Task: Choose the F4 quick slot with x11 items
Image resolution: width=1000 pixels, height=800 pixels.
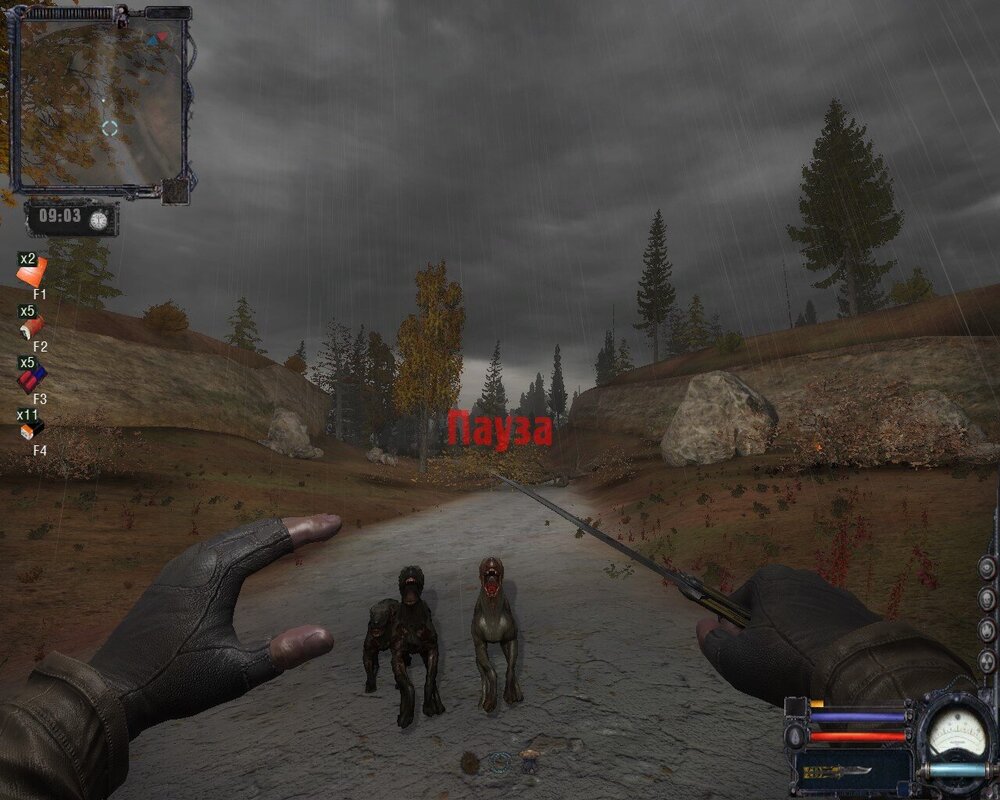Action: (32, 430)
